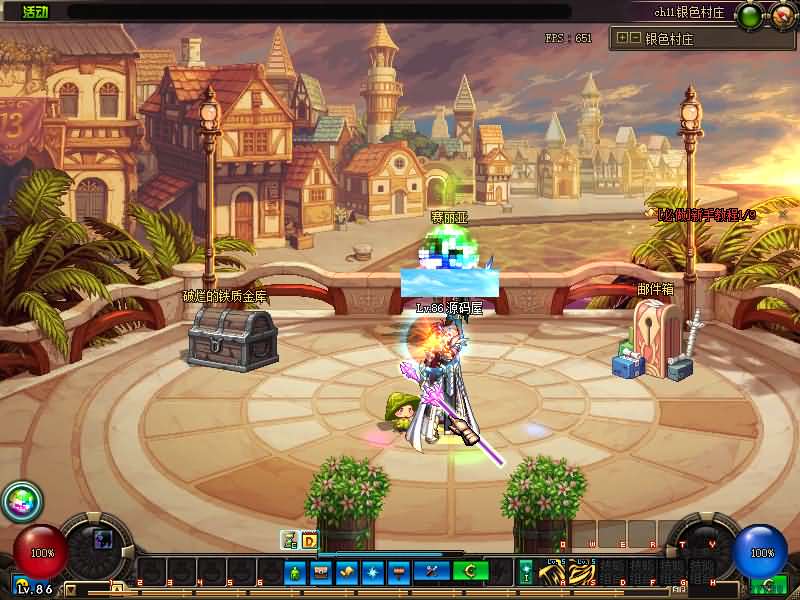
Task: Expand the map with the plus button
Action: pyautogui.click(x=622, y=39)
